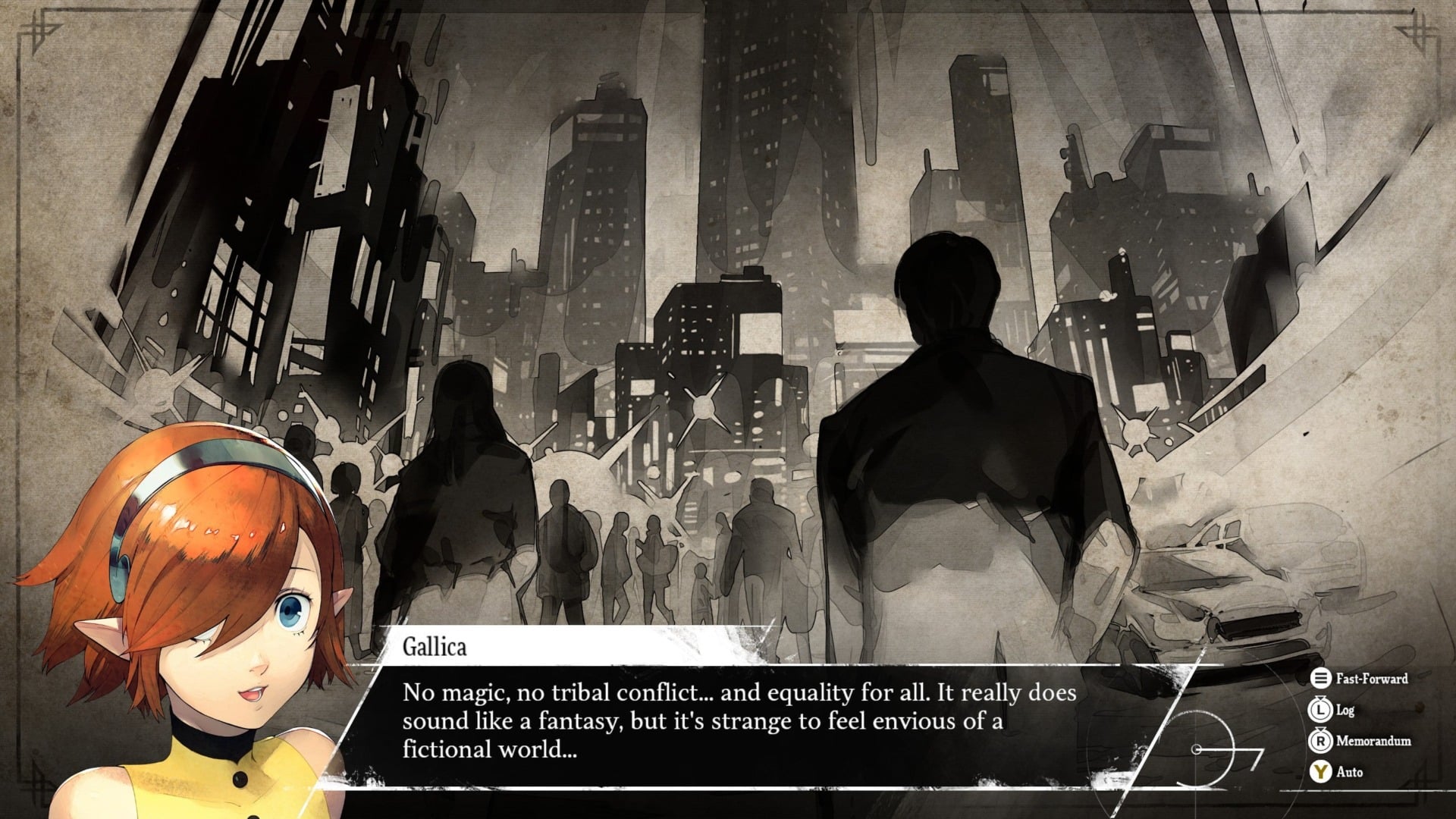Click the Fast-Forward label text
Screen dimensions: 1456x819
(1371, 679)
